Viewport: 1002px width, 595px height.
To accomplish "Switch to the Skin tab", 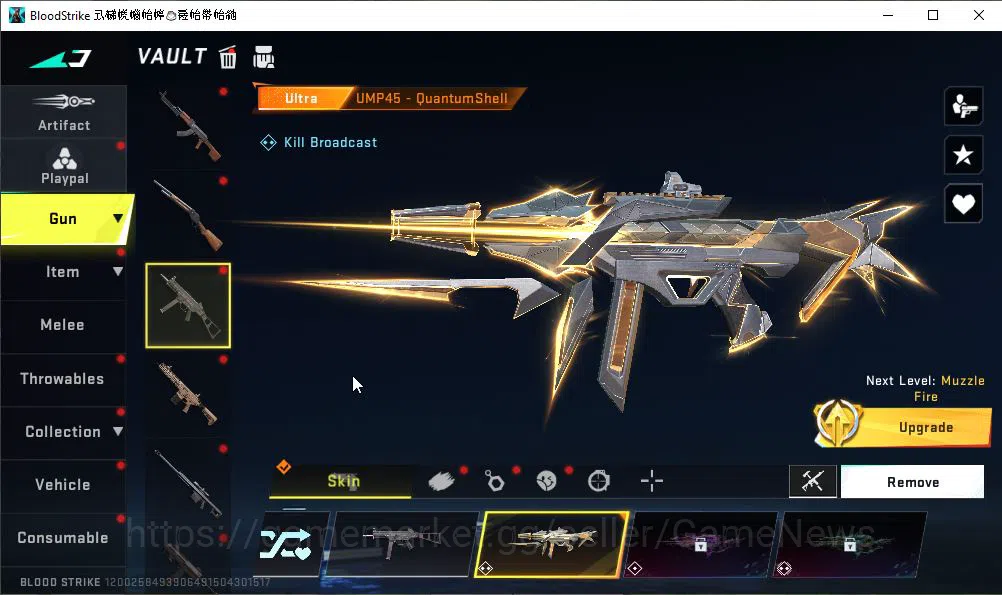I will pos(343,481).
